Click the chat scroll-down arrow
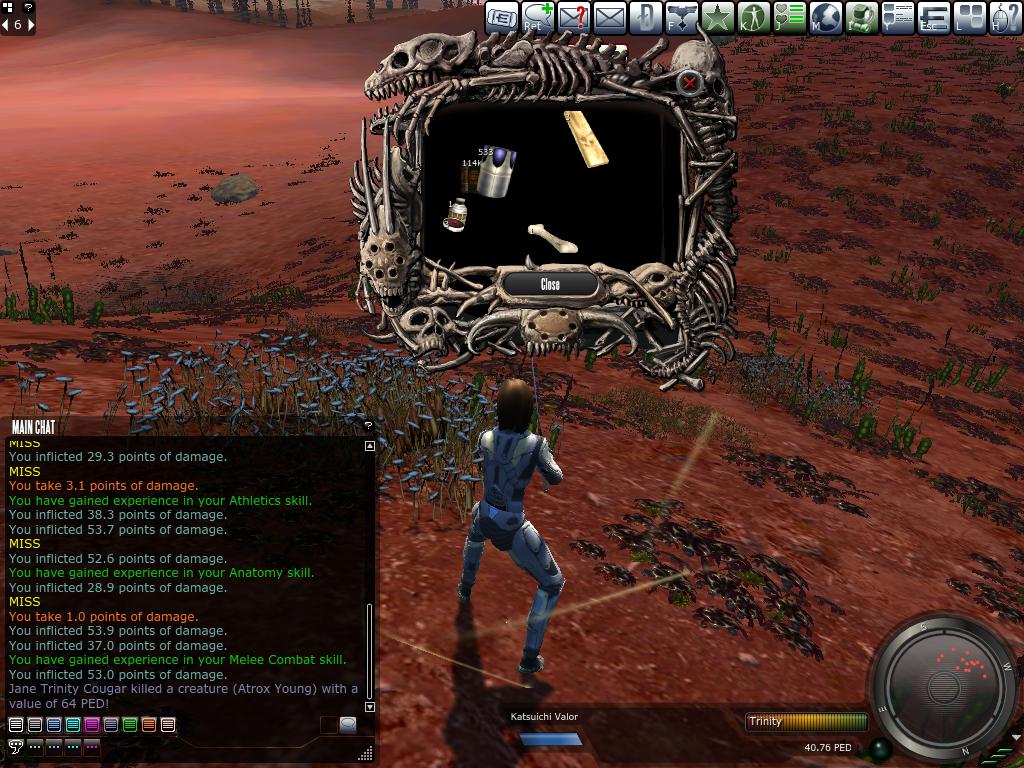1024x768 pixels. [370, 707]
